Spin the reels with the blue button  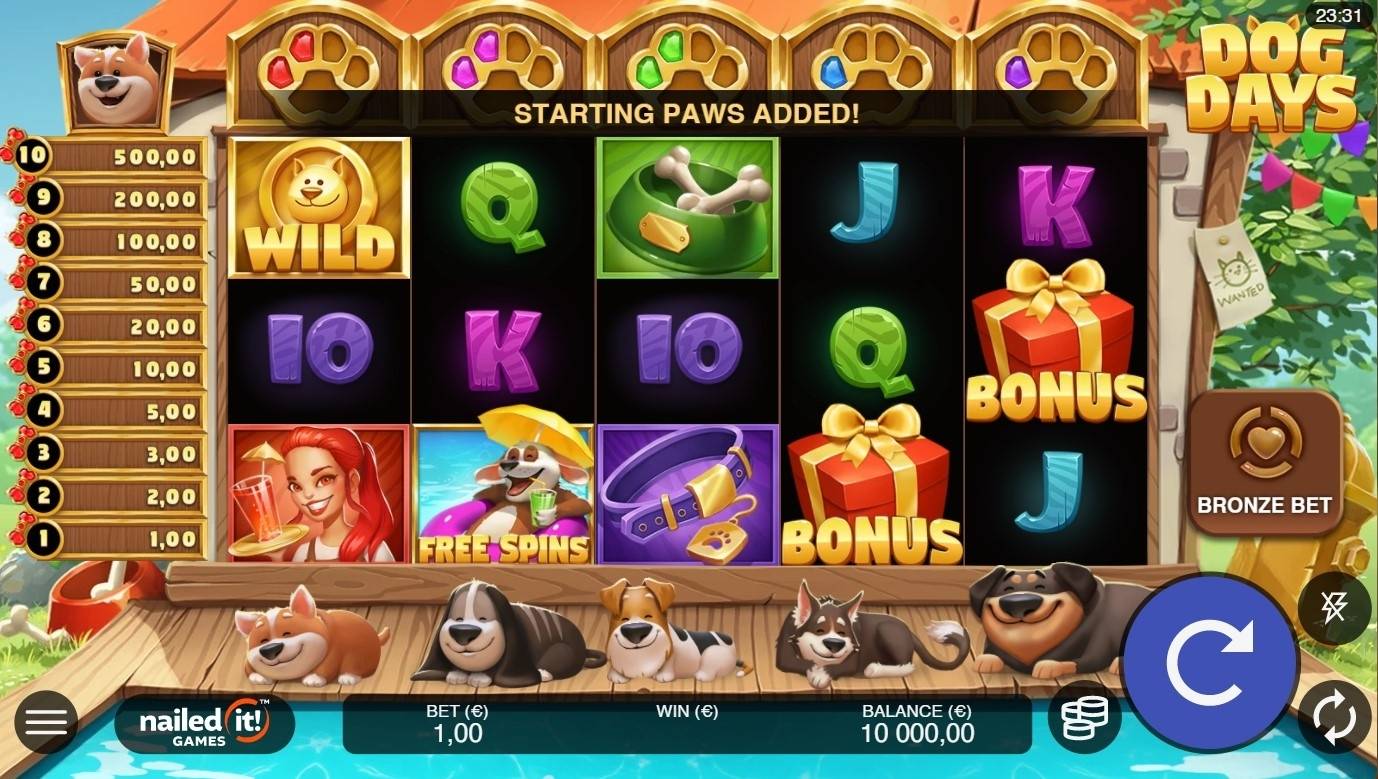coord(1209,662)
